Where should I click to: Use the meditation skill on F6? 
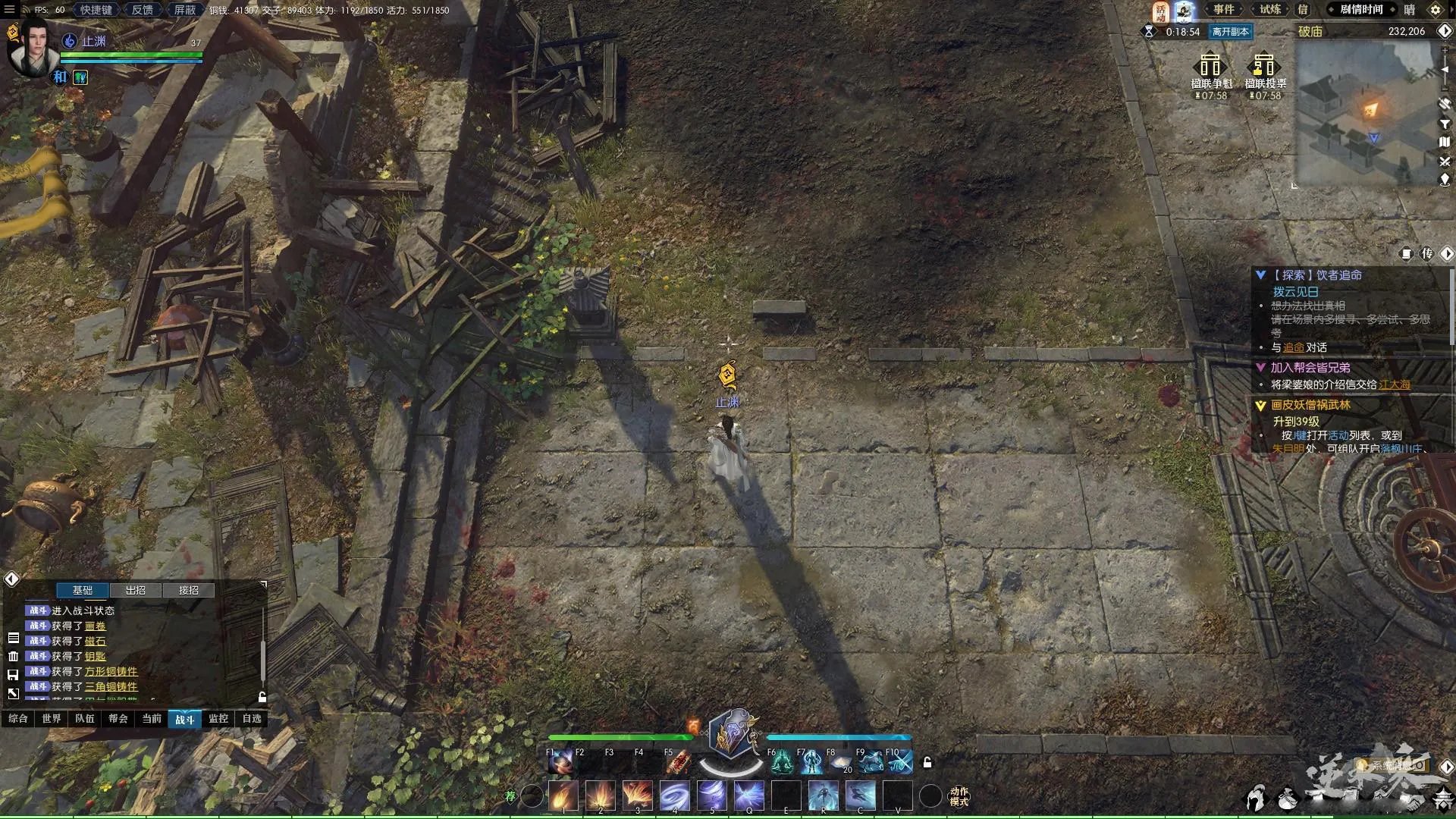click(781, 762)
